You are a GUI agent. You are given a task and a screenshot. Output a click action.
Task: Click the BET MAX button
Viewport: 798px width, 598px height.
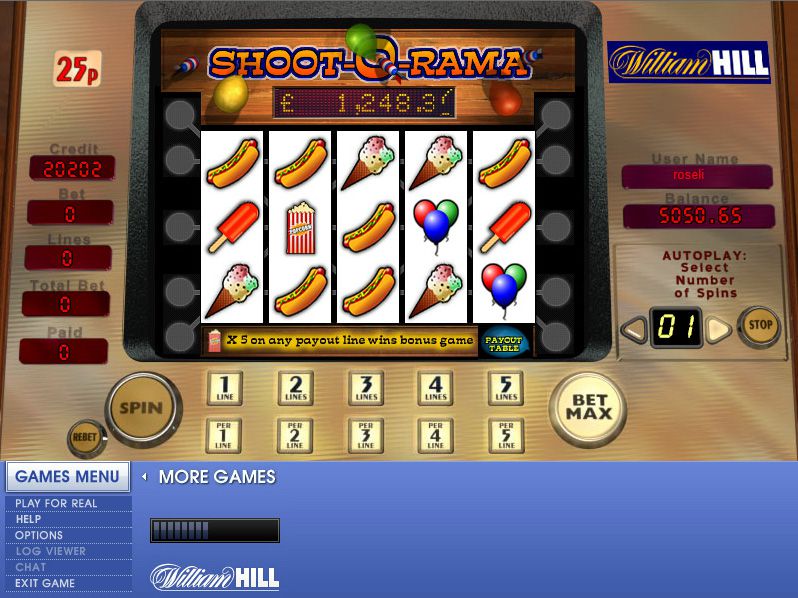[589, 408]
